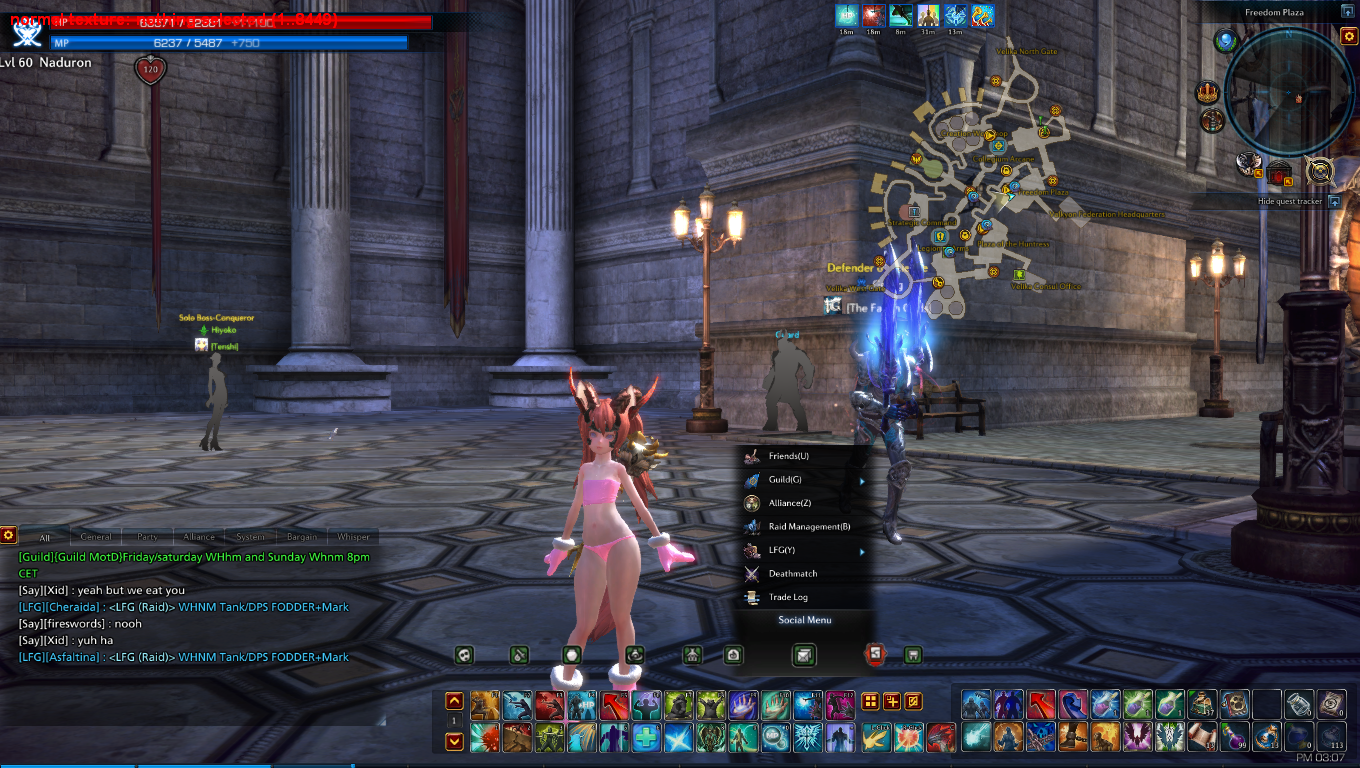Click the circular minimap
The width and height of the screenshot is (1360, 768).
pyautogui.click(x=1288, y=92)
